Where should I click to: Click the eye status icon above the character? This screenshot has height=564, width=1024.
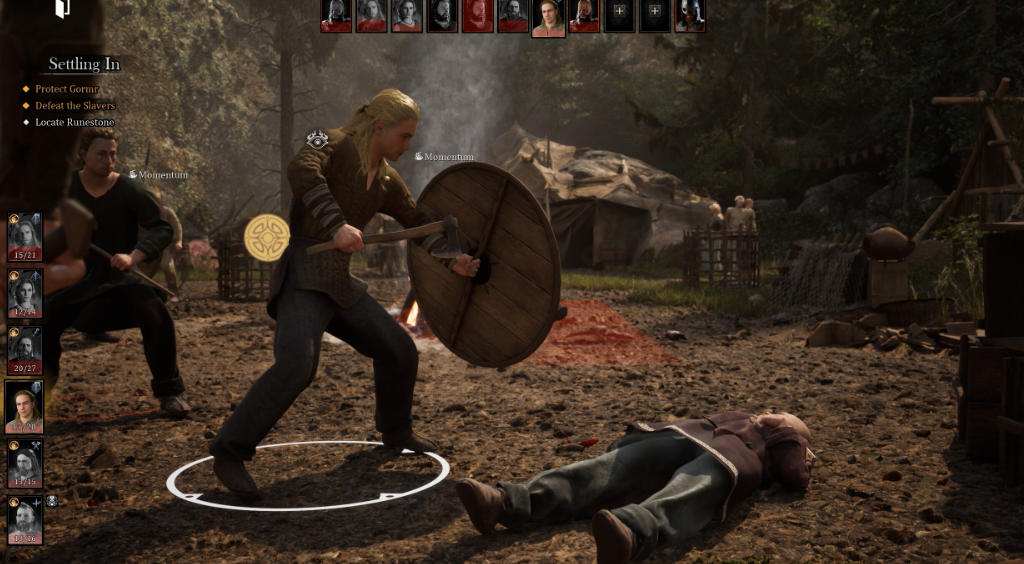(317, 140)
